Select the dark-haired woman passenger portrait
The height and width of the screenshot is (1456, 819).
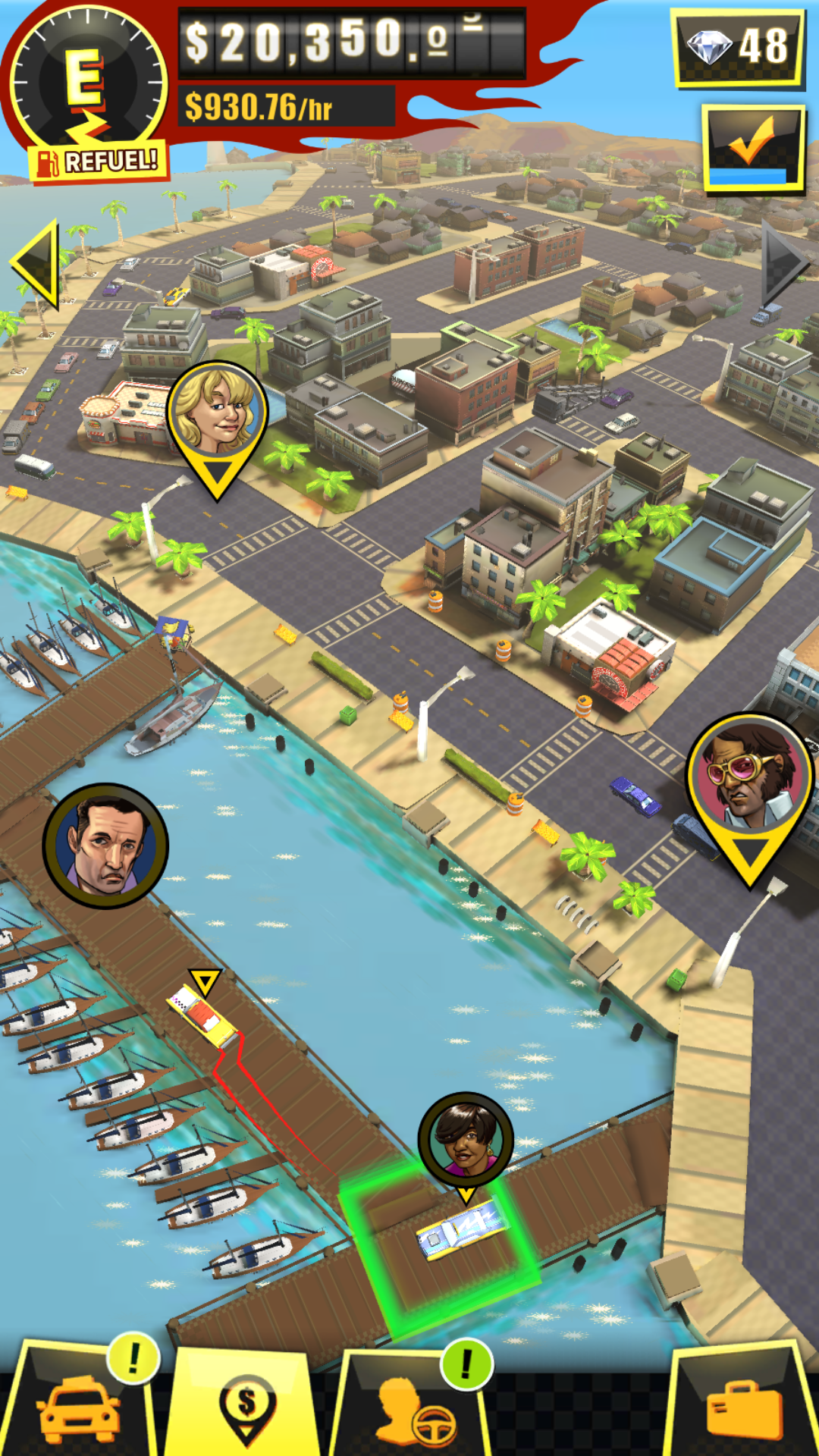pyautogui.click(x=466, y=1139)
